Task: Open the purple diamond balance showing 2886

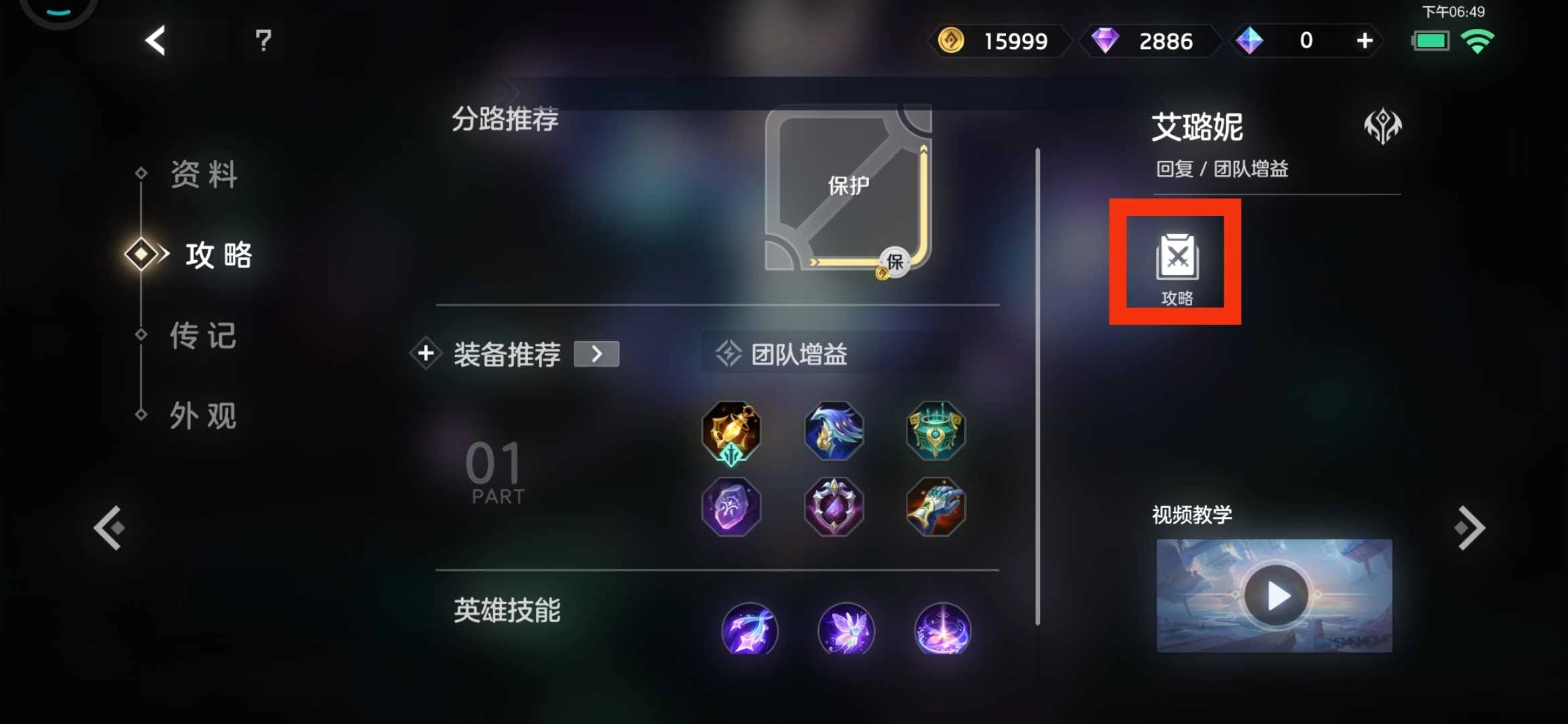Action: [1150, 41]
